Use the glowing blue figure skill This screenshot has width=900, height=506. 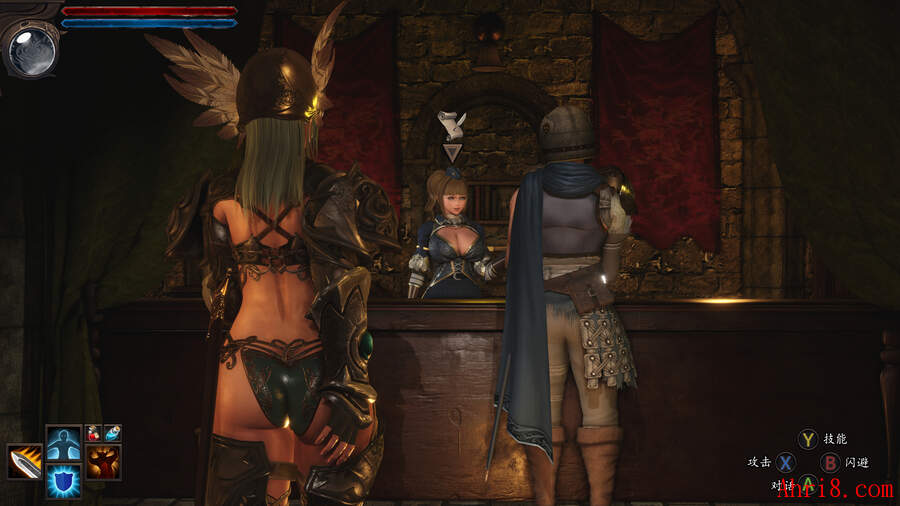(x=63, y=442)
